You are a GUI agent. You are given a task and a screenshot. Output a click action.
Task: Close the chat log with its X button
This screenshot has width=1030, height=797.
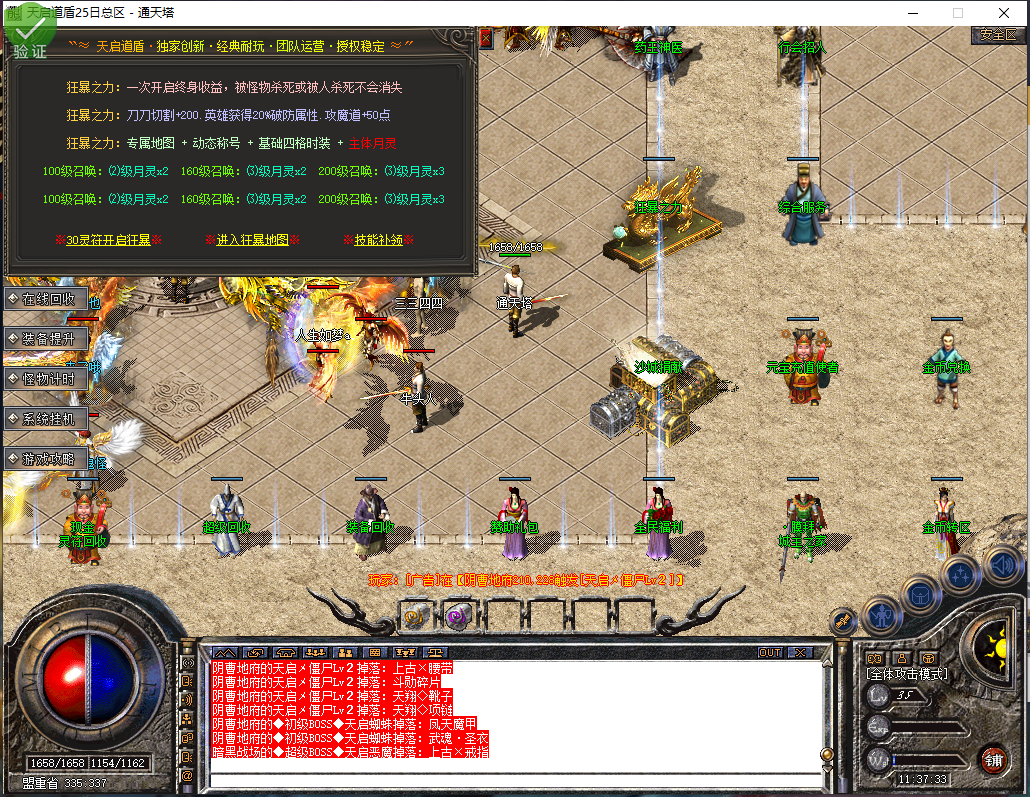(799, 653)
